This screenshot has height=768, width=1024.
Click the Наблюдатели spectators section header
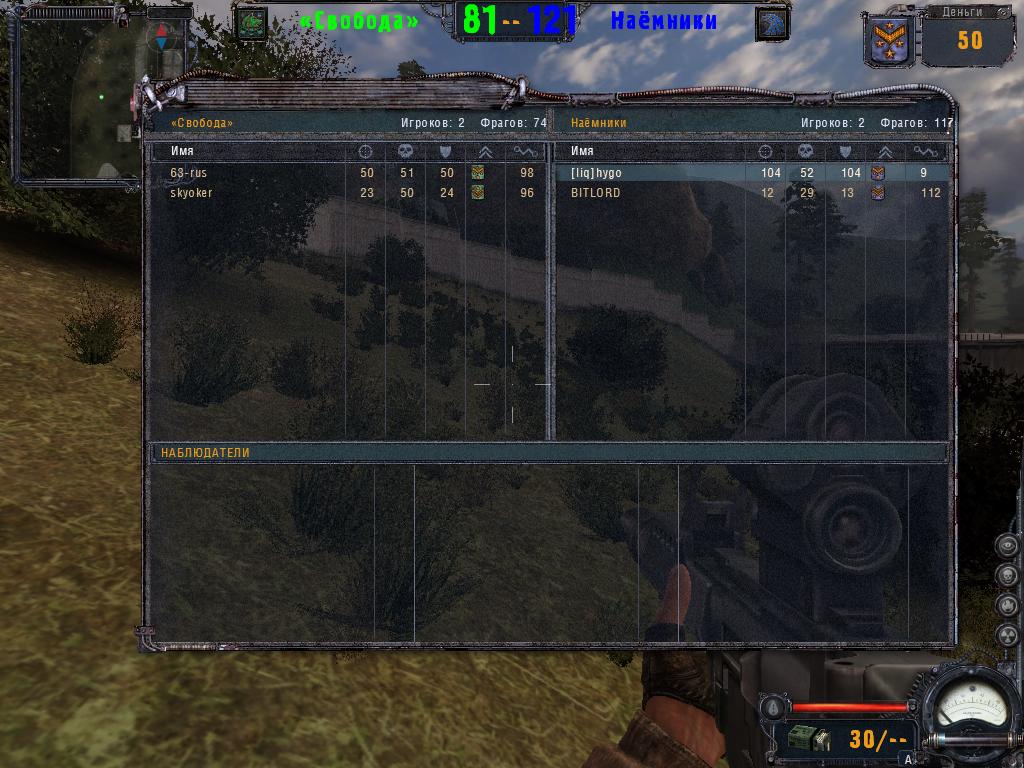click(205, 453)
